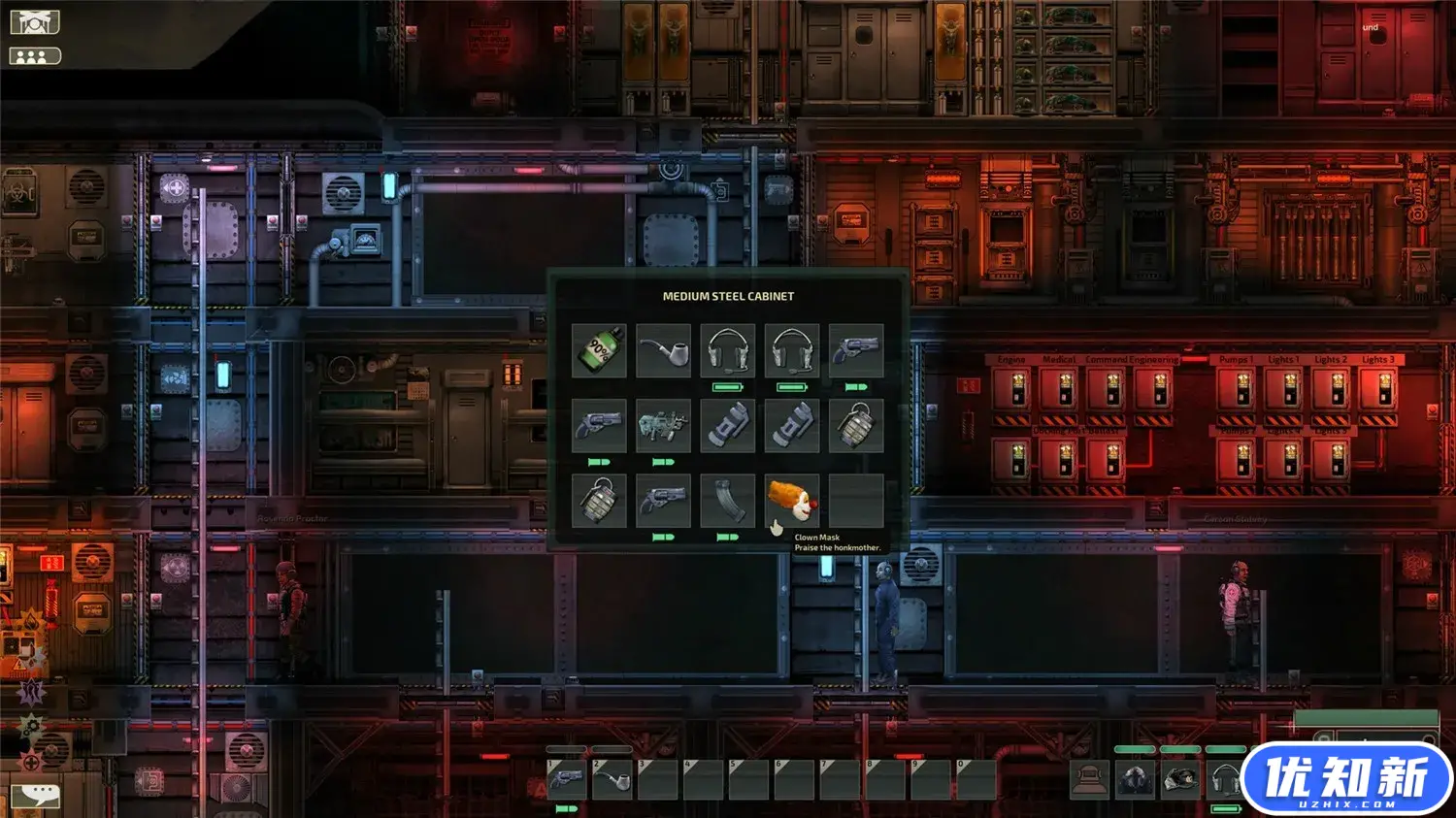Pick the green ethanol bottle from the cabinet
1456x818 pixels.
click(599, 350)
